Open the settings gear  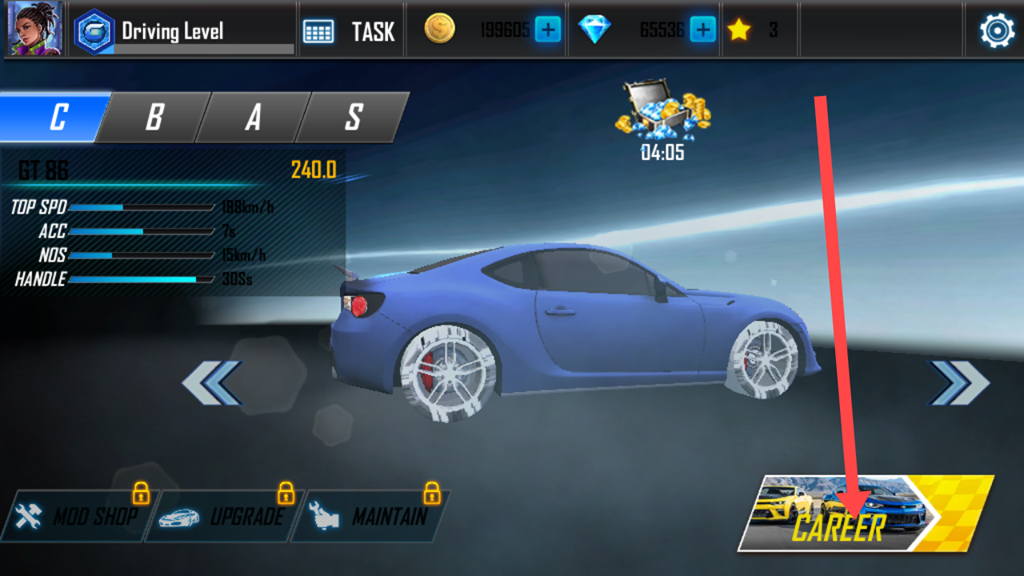996,31
